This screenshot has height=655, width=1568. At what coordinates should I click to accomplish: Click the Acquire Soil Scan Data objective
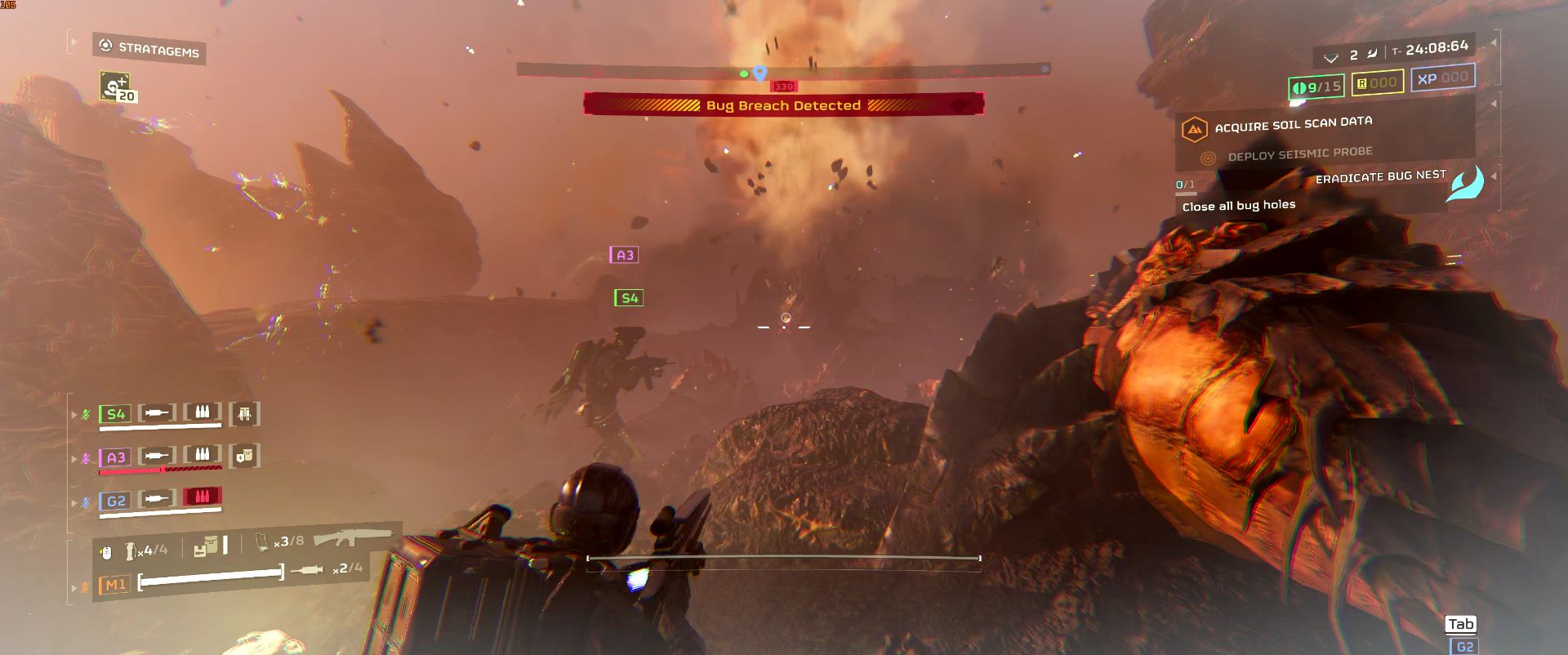[x=1293, y=124]
